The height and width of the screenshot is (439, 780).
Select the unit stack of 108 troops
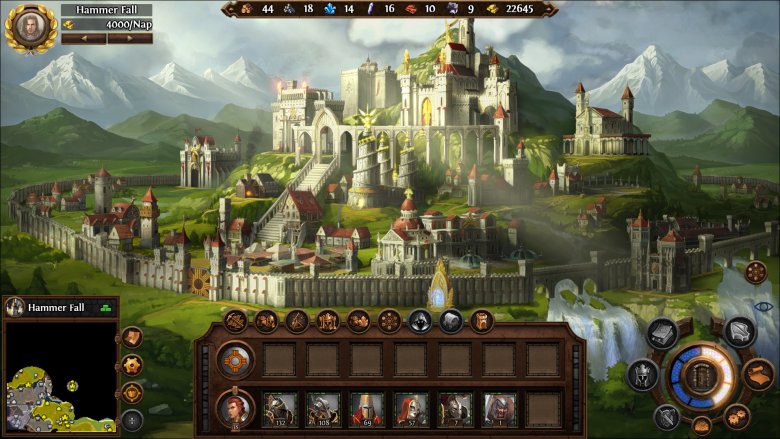pyautogui.click(x=323, y=409)
